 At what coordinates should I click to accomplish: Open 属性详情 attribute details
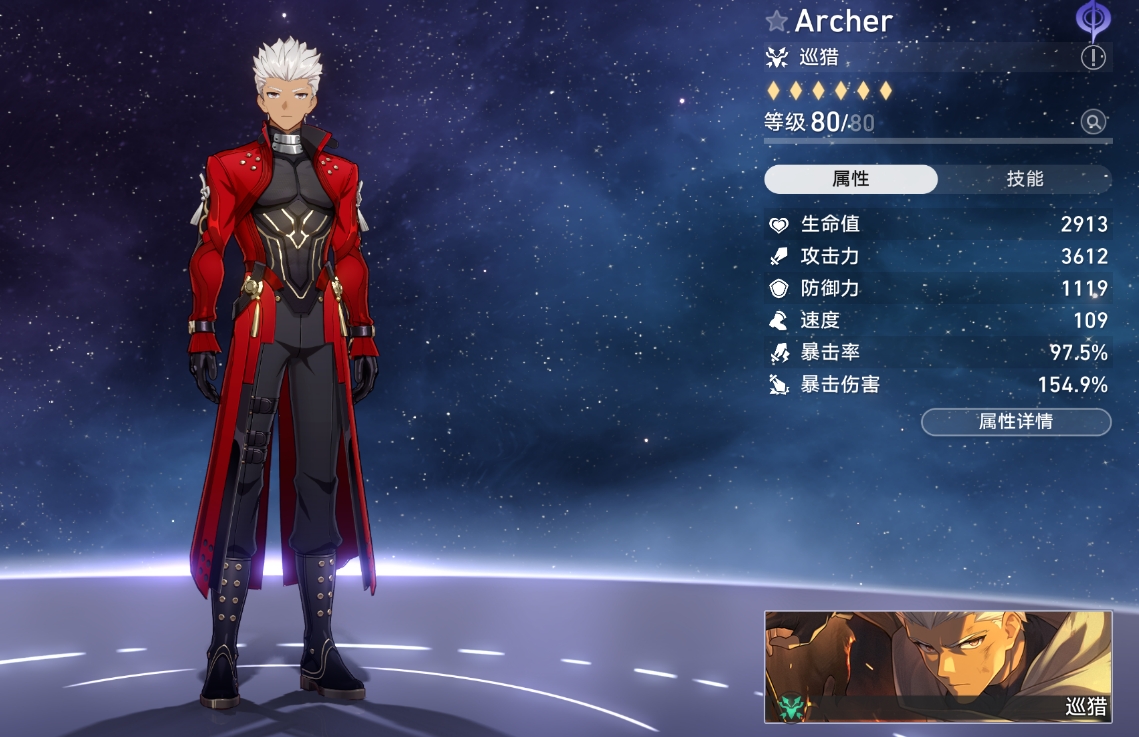pos(1015,422)
